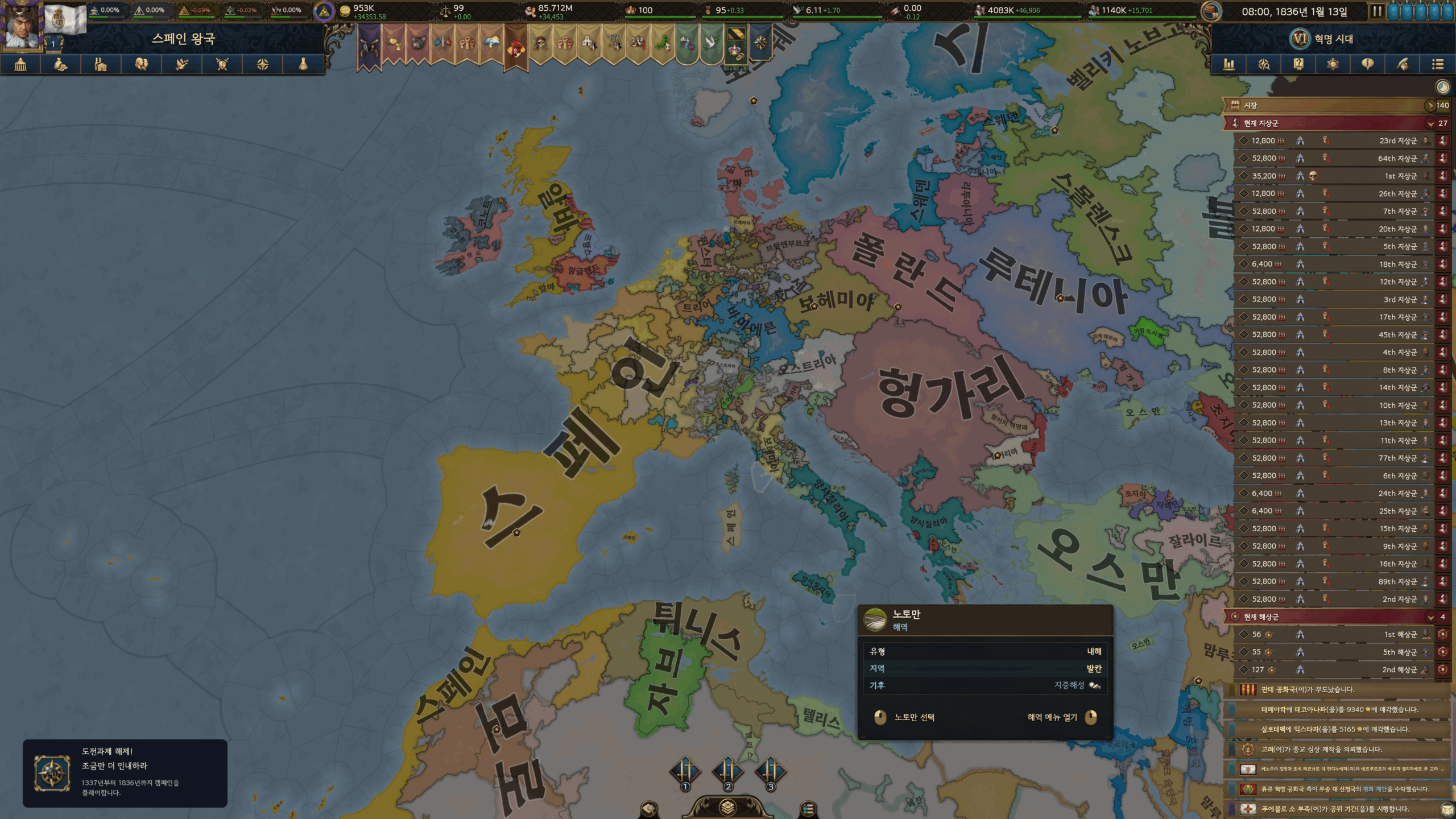This screenshot has height=819, width=1456.
Task: Expand the 시장 market section in the outliner
Action: [1331, 105]
